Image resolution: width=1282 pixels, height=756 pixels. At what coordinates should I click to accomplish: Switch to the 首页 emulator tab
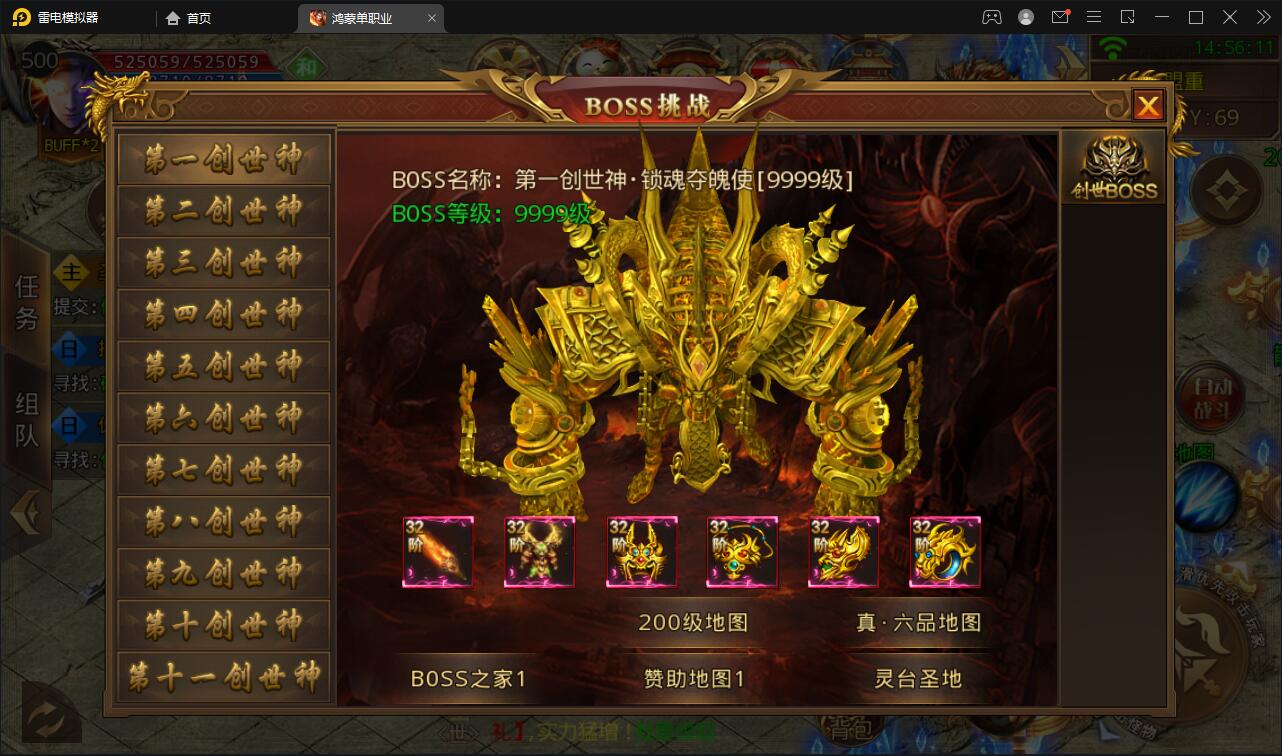(x=188, y=18)
